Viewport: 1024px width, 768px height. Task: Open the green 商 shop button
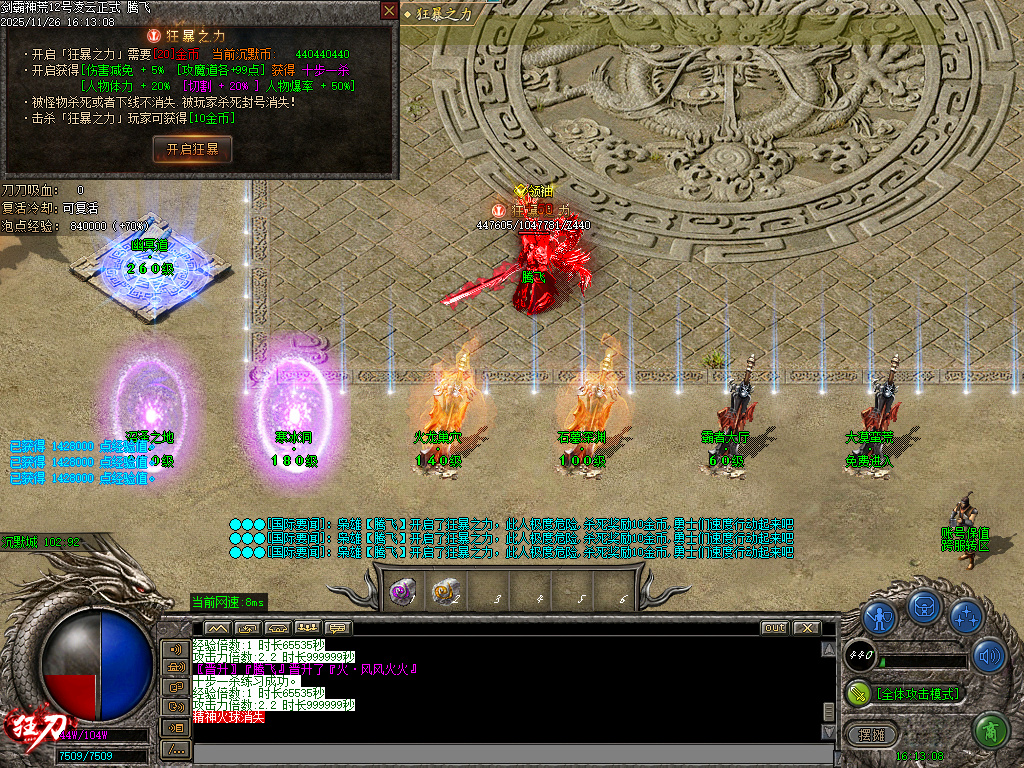click(990, 731)
